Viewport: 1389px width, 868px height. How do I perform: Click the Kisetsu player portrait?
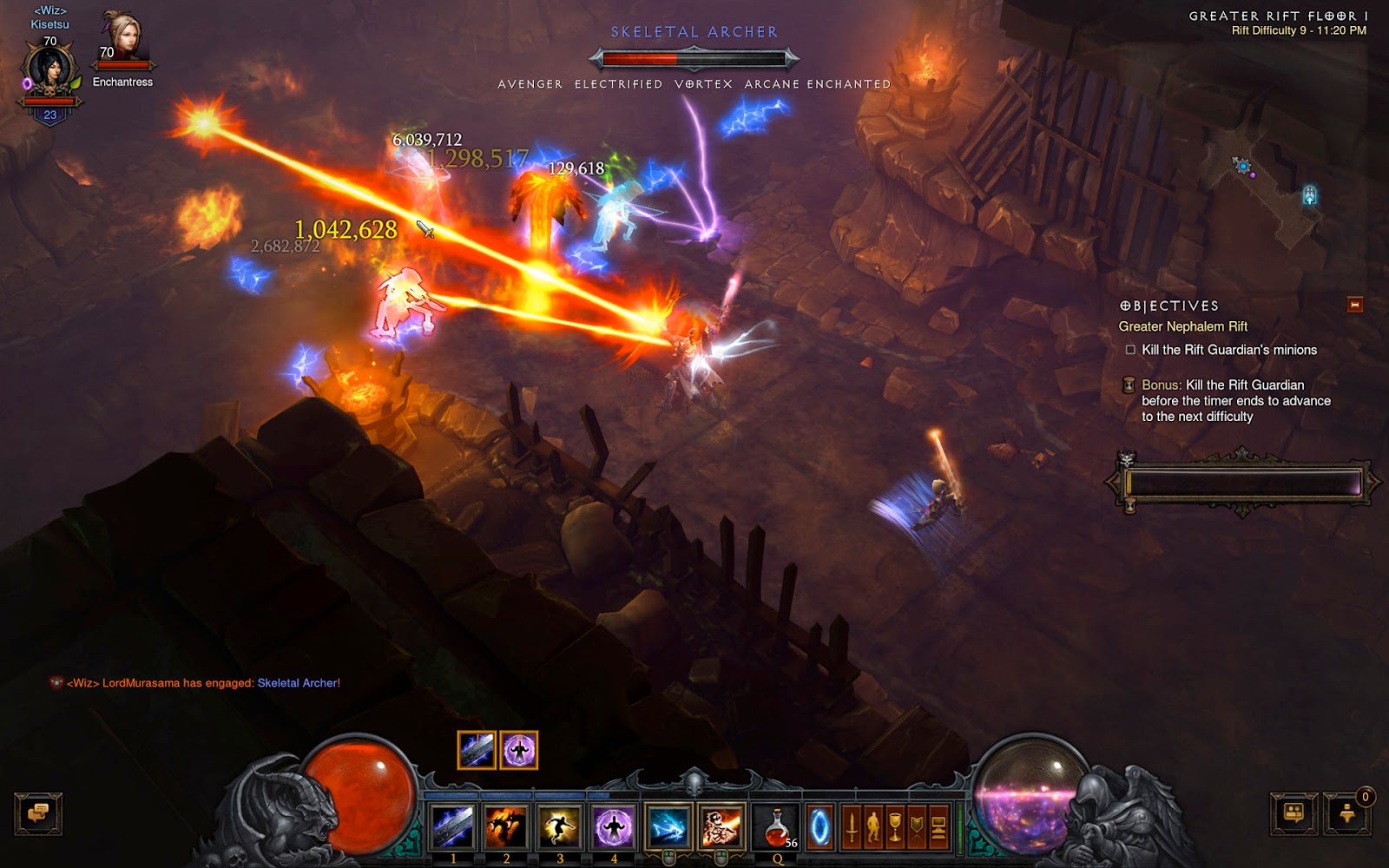tap(49, 74)
